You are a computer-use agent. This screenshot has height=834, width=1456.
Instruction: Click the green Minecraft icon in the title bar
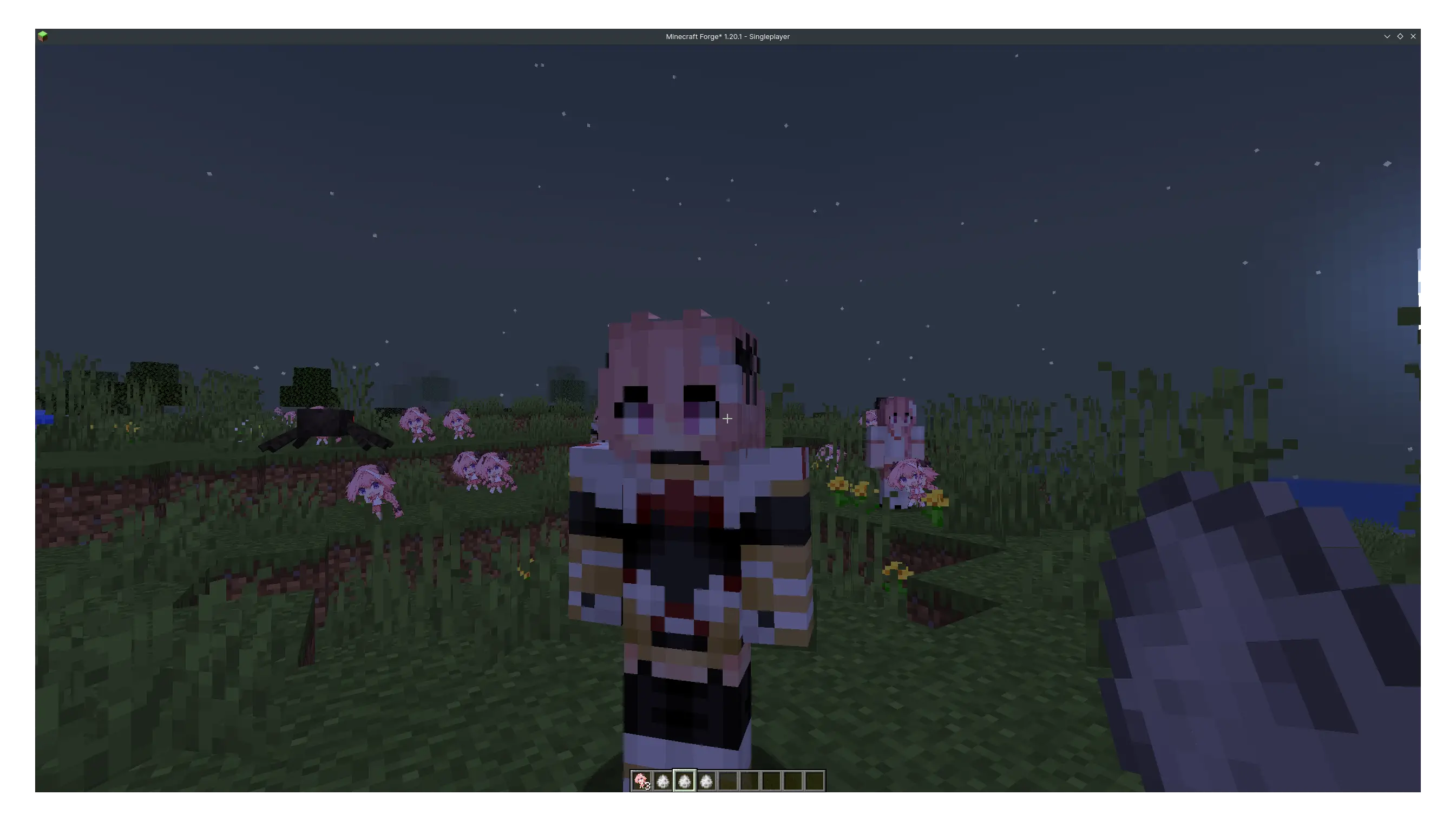pyautogui.click(x=43, y=36)
